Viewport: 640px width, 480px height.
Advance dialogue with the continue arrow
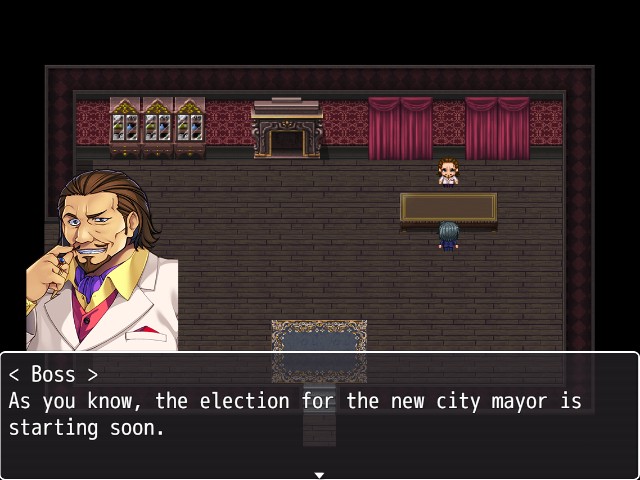[319, 474]
